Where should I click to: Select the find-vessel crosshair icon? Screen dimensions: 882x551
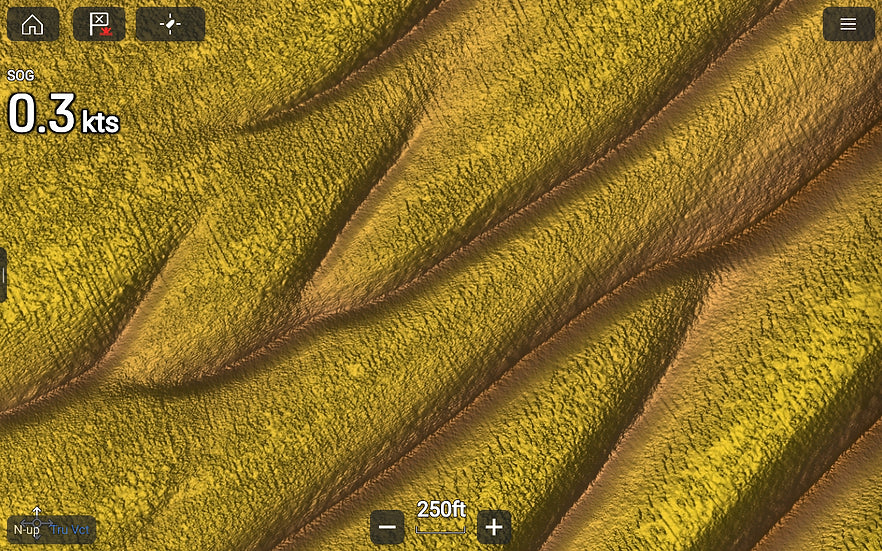pyautogui.click(x=170, y=25)
